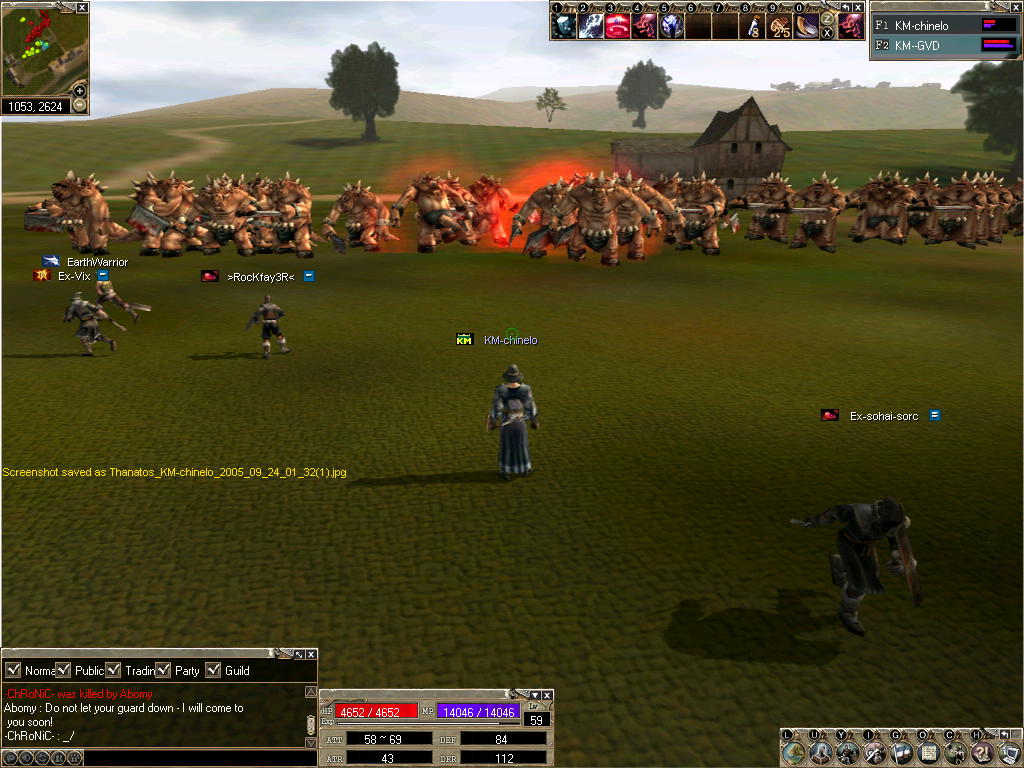1024x768 pixels.
Task: Zoom out the minimap with the minus button
Action: (80, 105)
